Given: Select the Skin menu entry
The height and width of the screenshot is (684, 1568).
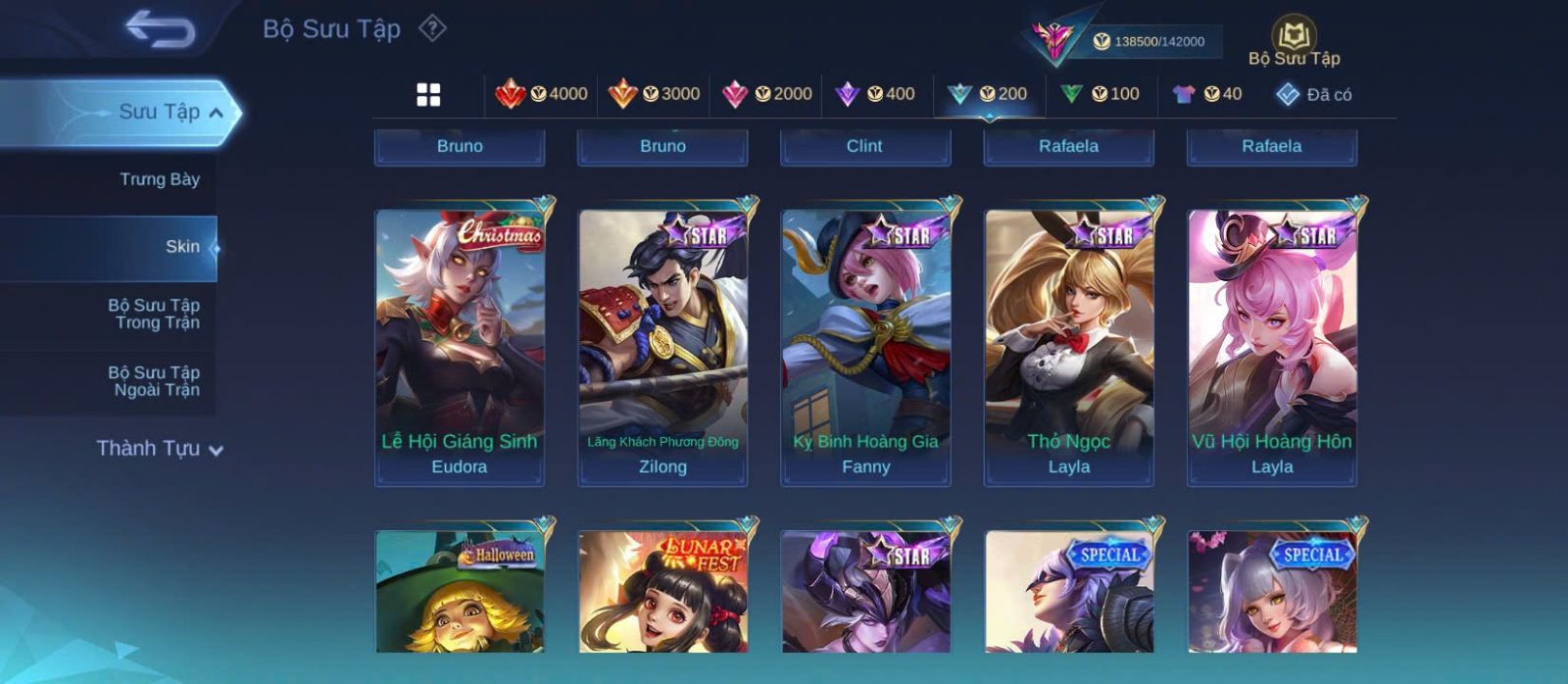Looking at the screenshot, I should [181, 247].
